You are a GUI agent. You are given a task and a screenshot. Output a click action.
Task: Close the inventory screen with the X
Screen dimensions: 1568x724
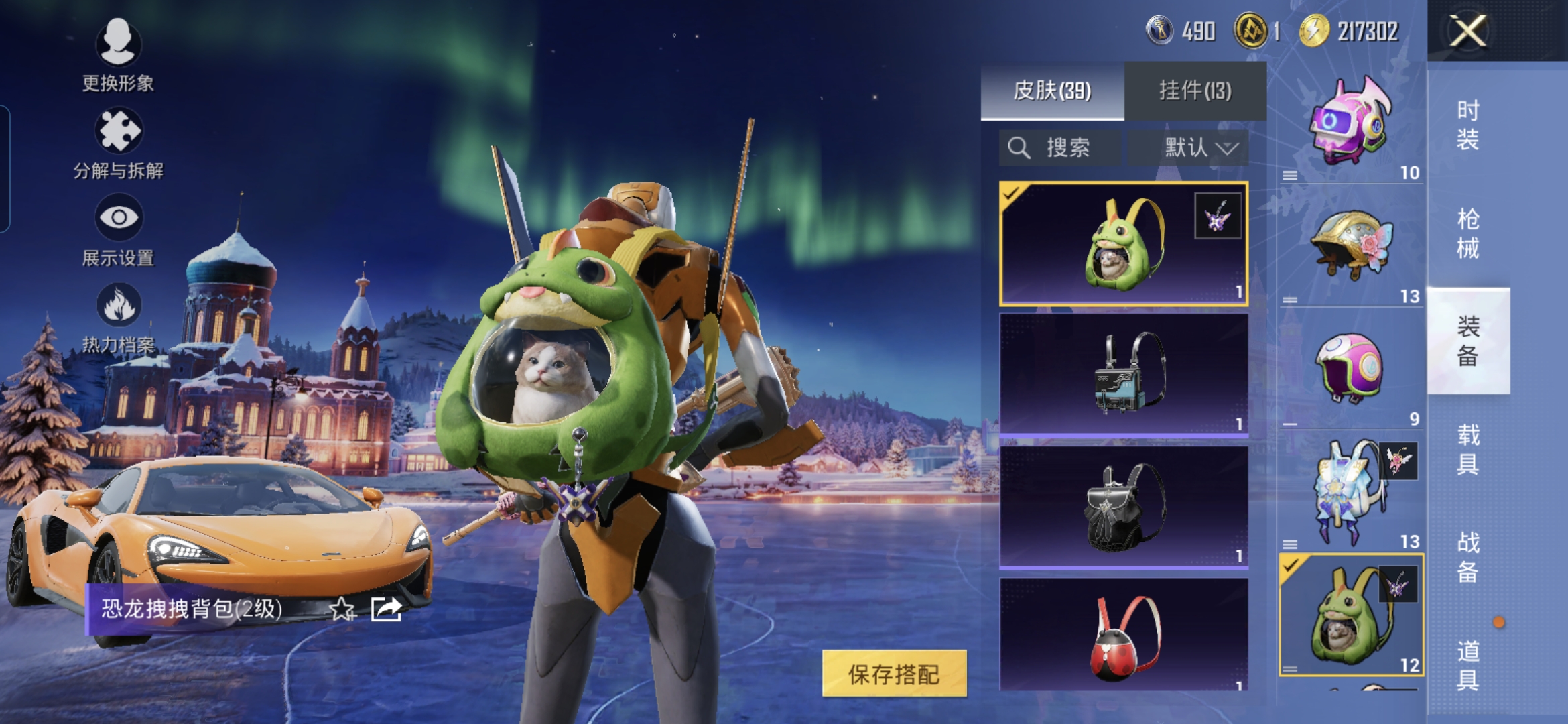tap(1467, 32)
